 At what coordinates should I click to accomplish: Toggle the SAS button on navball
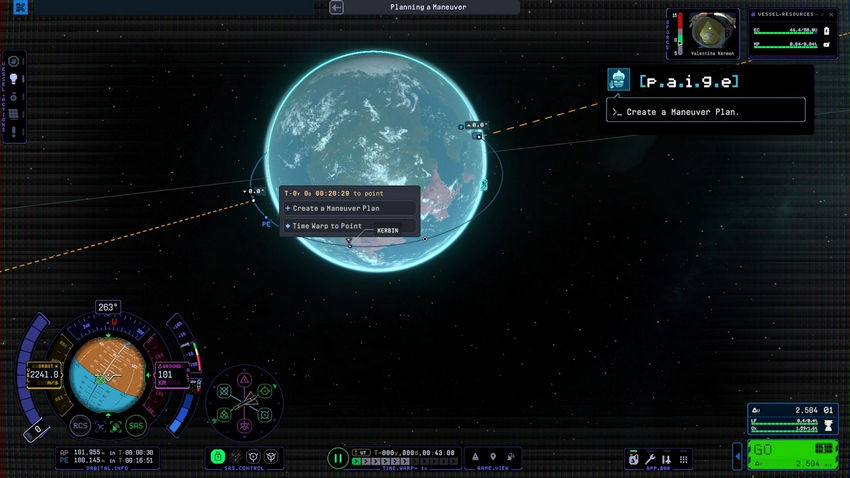136,425
